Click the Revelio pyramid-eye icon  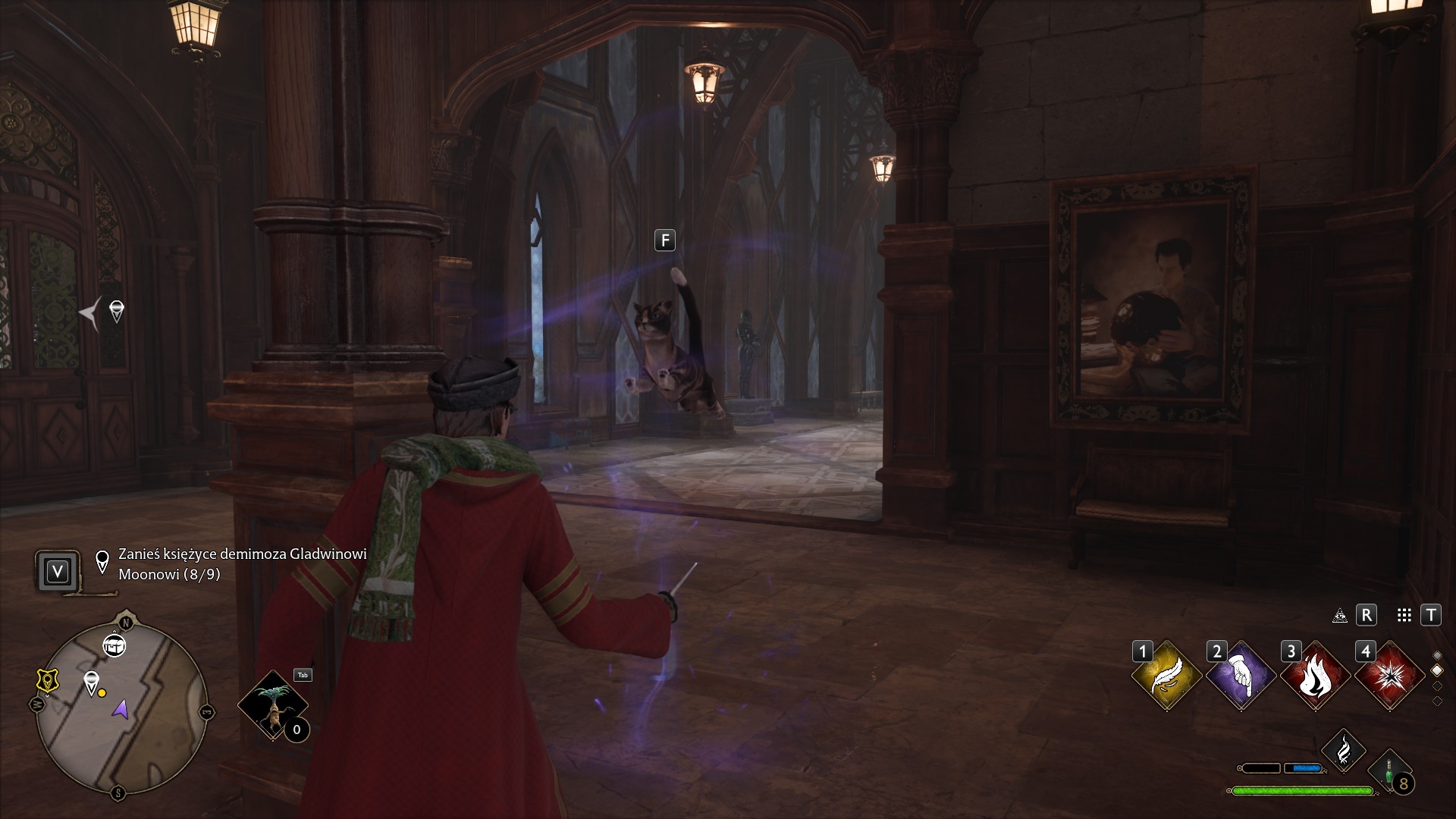pos(1340,616)
